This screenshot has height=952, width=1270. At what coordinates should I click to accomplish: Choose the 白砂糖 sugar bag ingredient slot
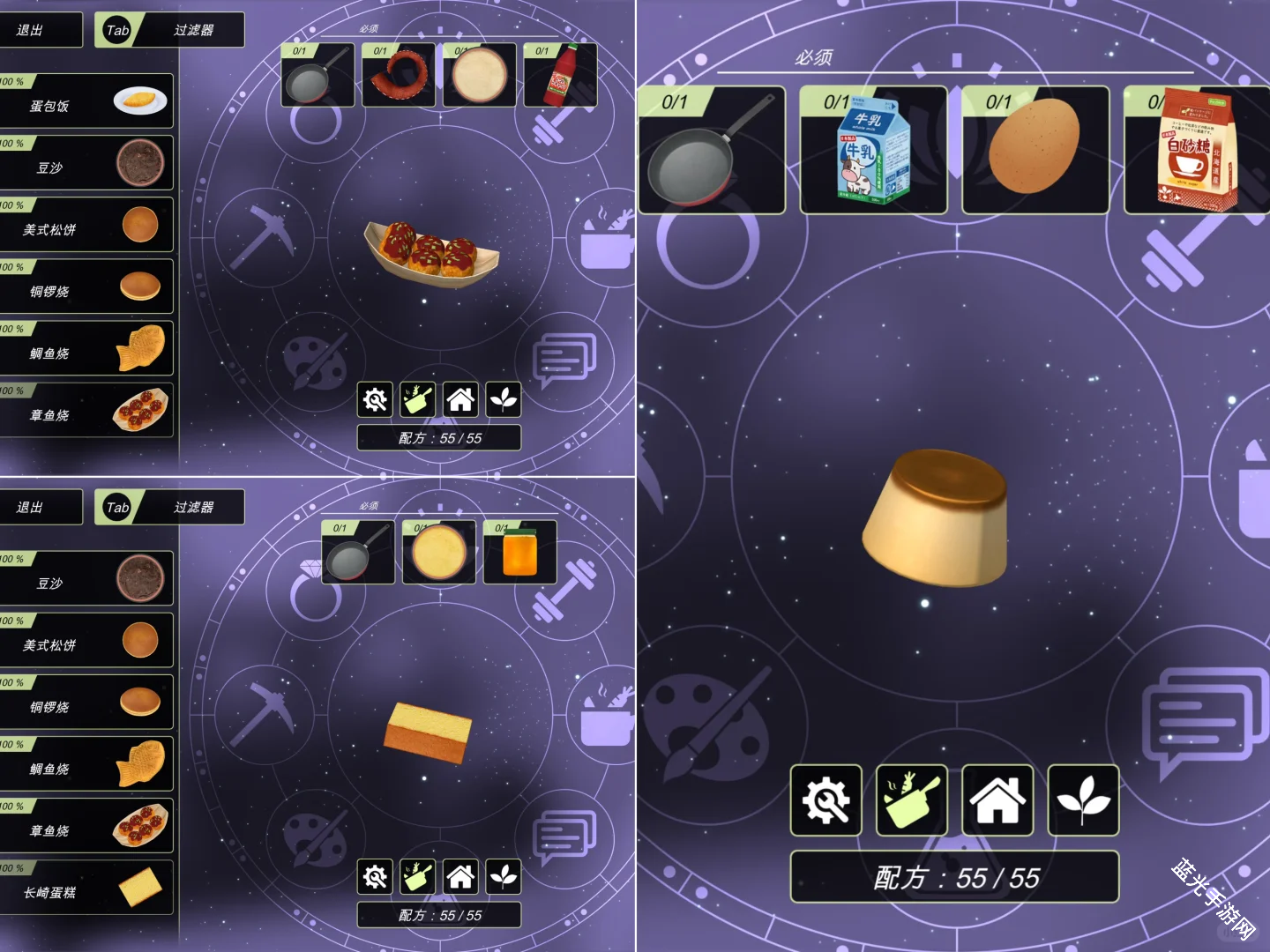click(x=1197, y=151)
